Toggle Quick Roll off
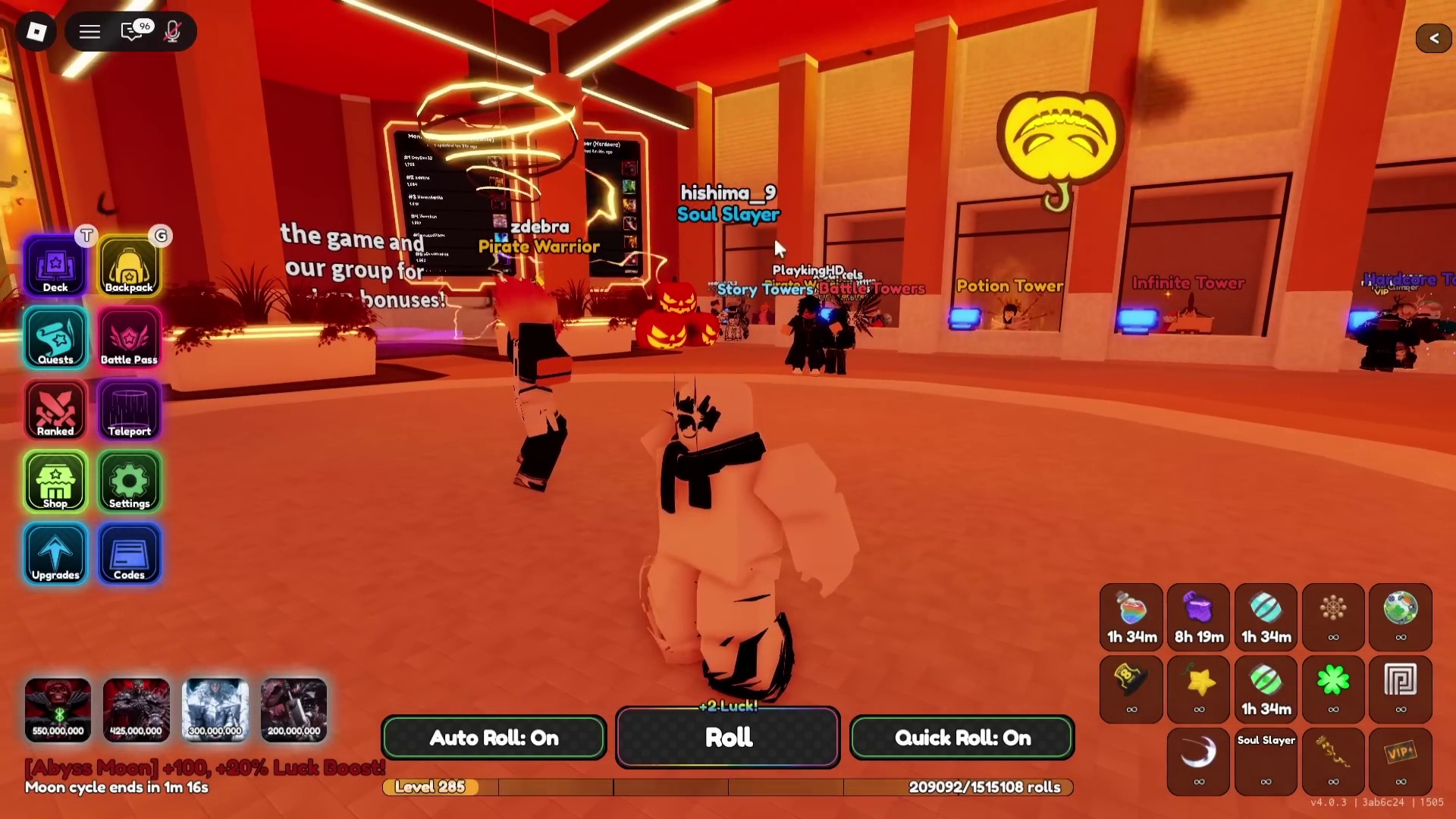1456x819 pixels. (962, 738)
